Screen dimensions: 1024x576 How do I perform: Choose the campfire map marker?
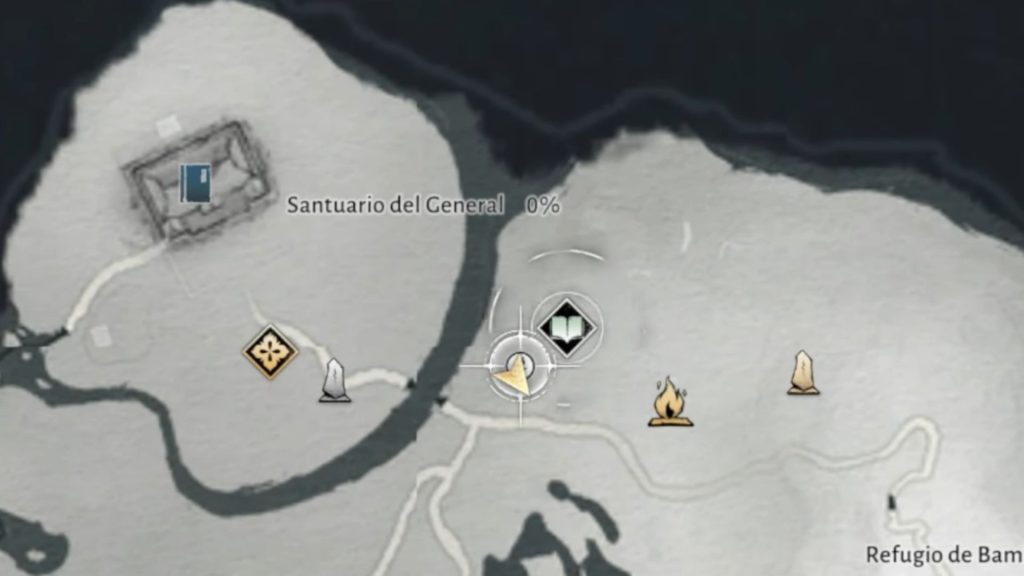click(x=670, y=402)
